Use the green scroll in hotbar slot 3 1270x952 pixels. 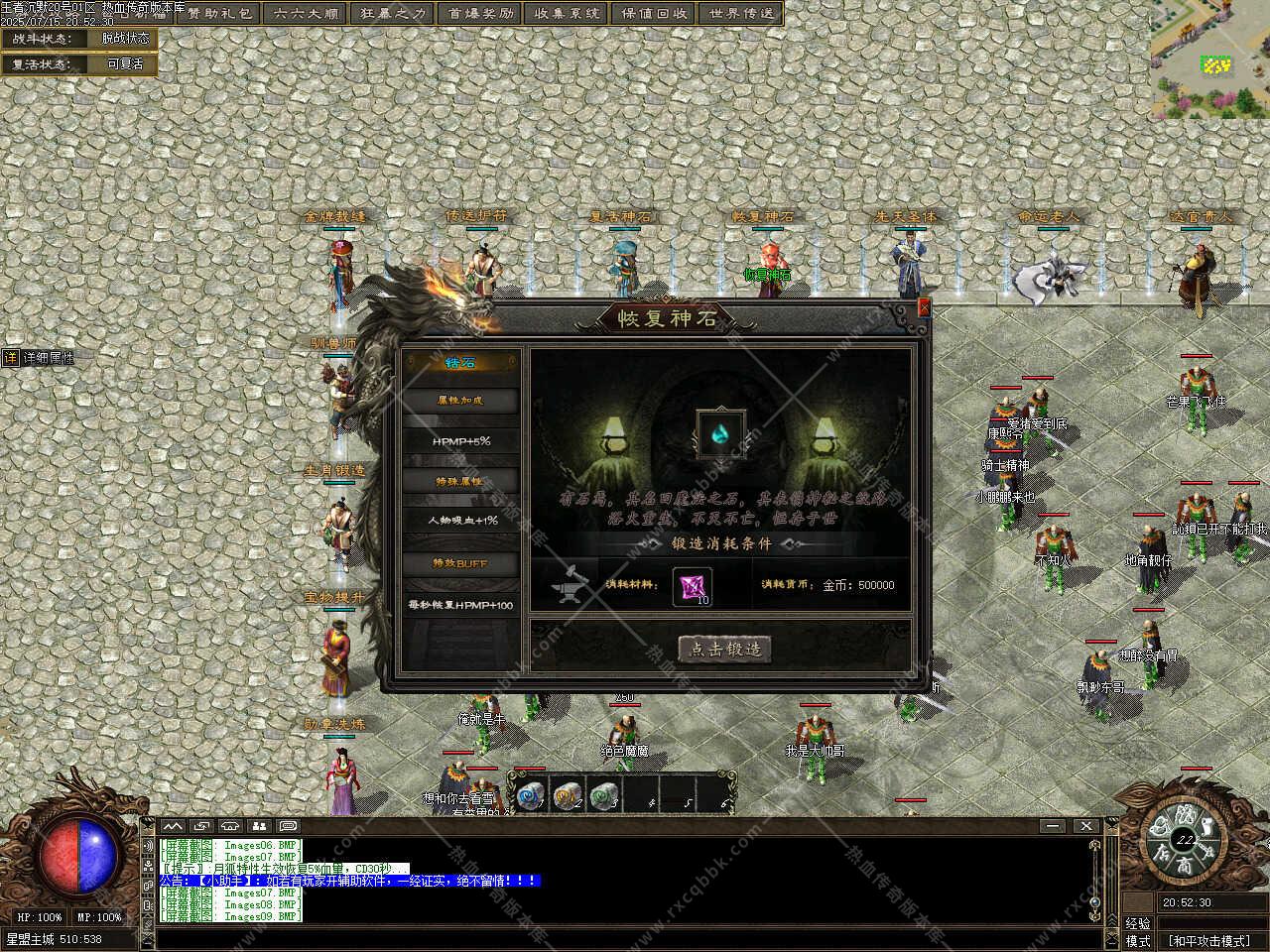click(x=602, y=794)
